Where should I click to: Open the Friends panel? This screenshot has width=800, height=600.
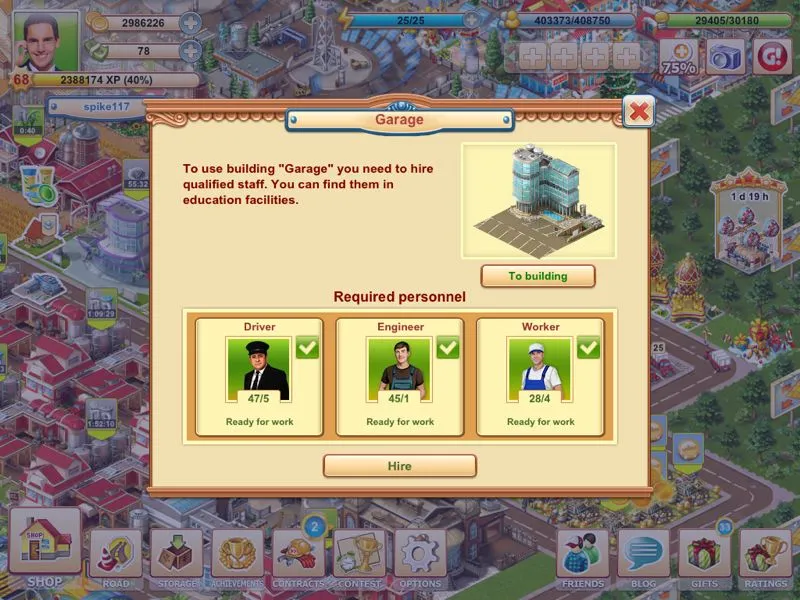(x=583, y=556)
